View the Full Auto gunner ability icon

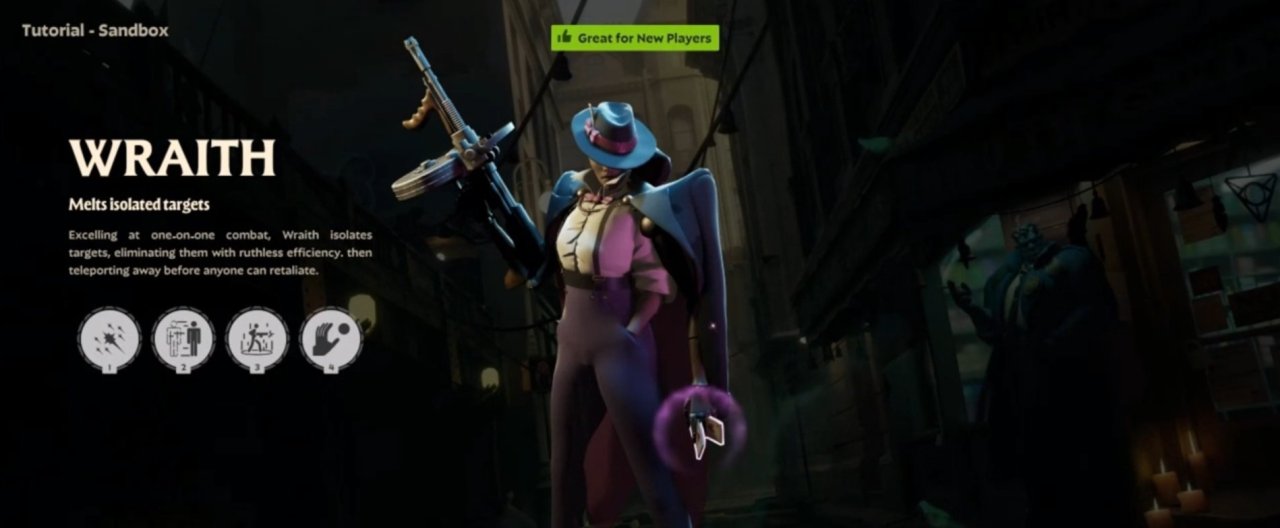[x=257, y=338]
